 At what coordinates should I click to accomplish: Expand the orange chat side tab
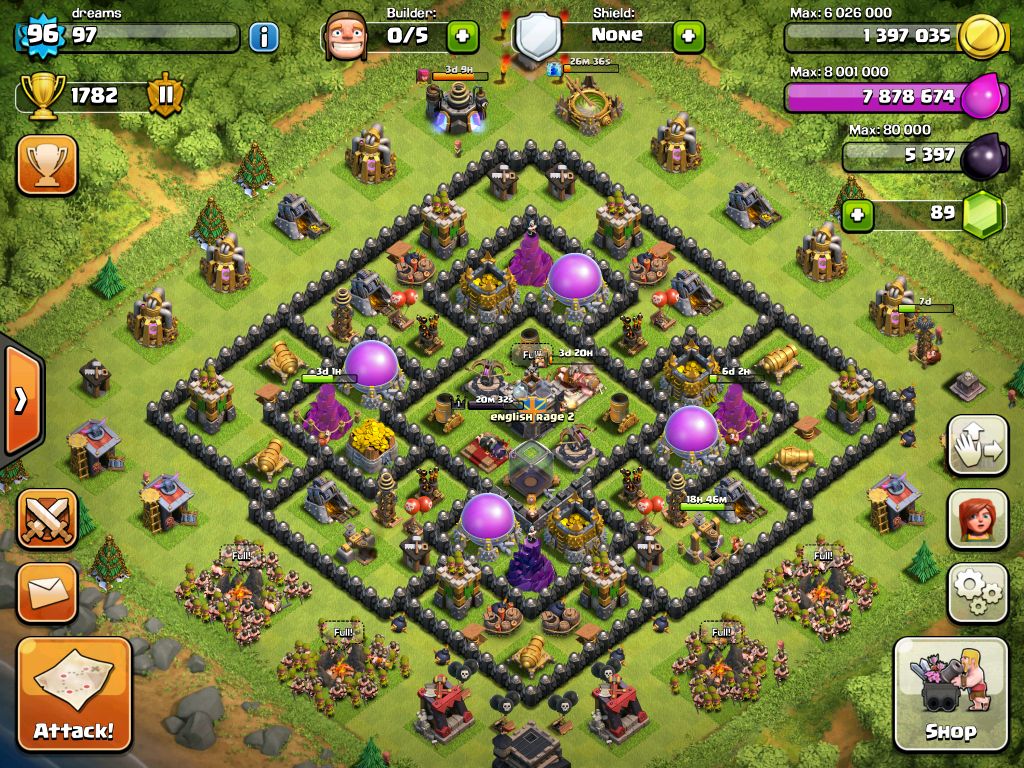pyautogui.click(x=21, y=400)
